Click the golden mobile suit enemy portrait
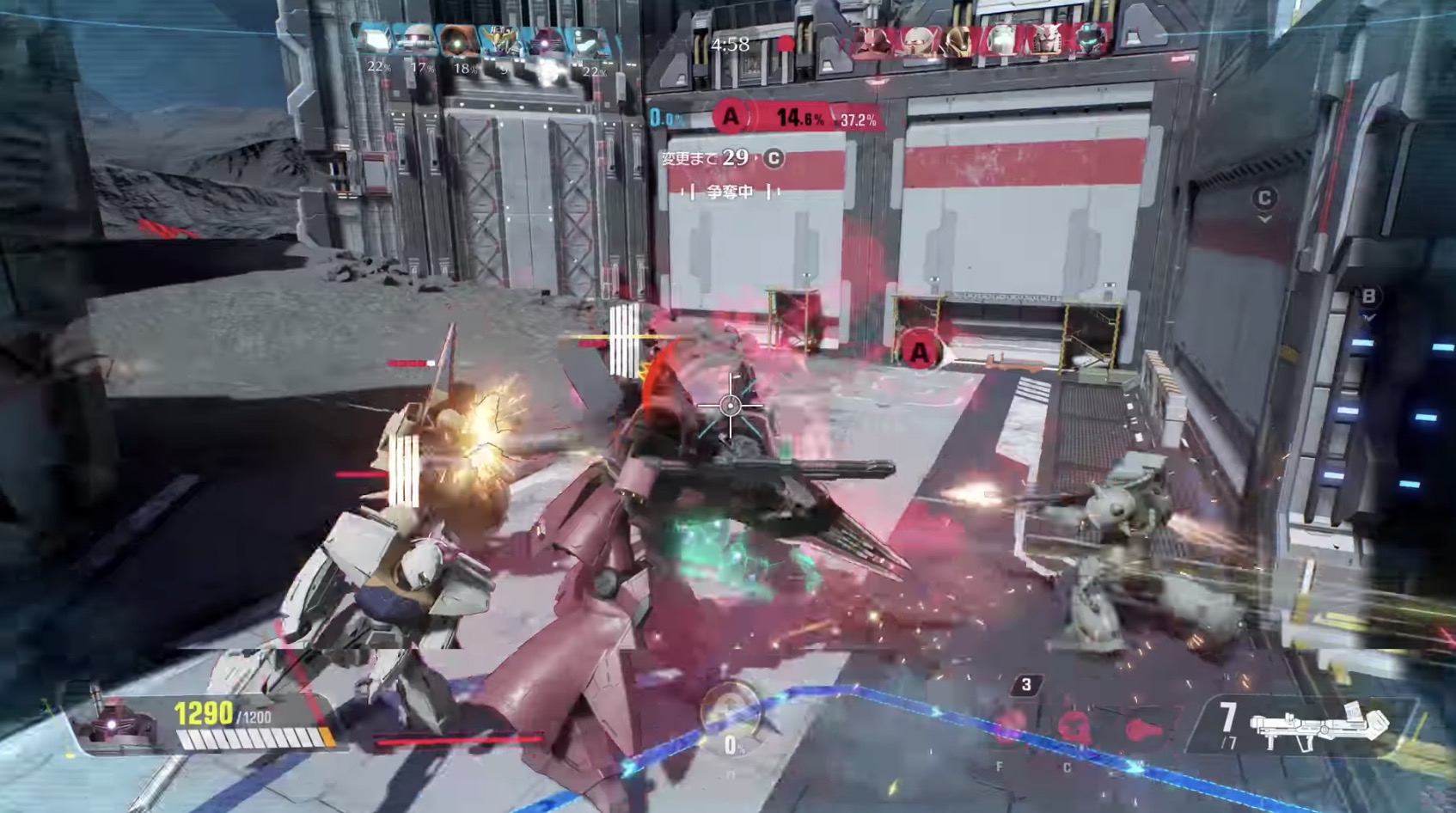This screenshot has height=813, width=1456. (956, 40)
